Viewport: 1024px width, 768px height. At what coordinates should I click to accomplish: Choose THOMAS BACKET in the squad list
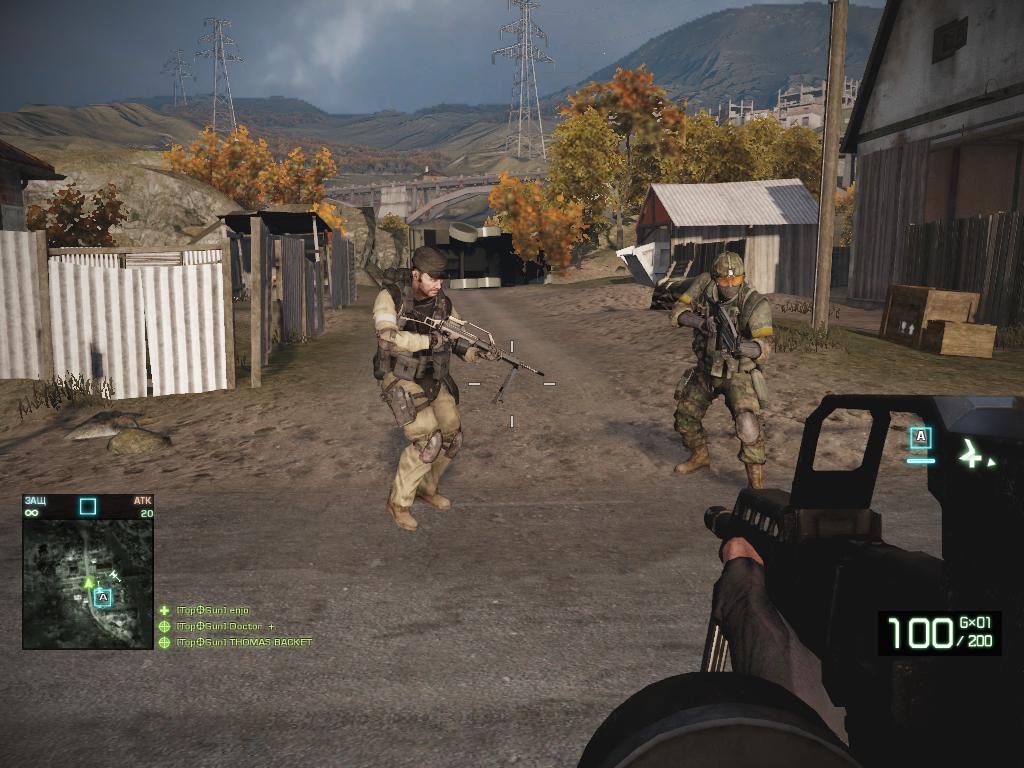tap(243, 642)
